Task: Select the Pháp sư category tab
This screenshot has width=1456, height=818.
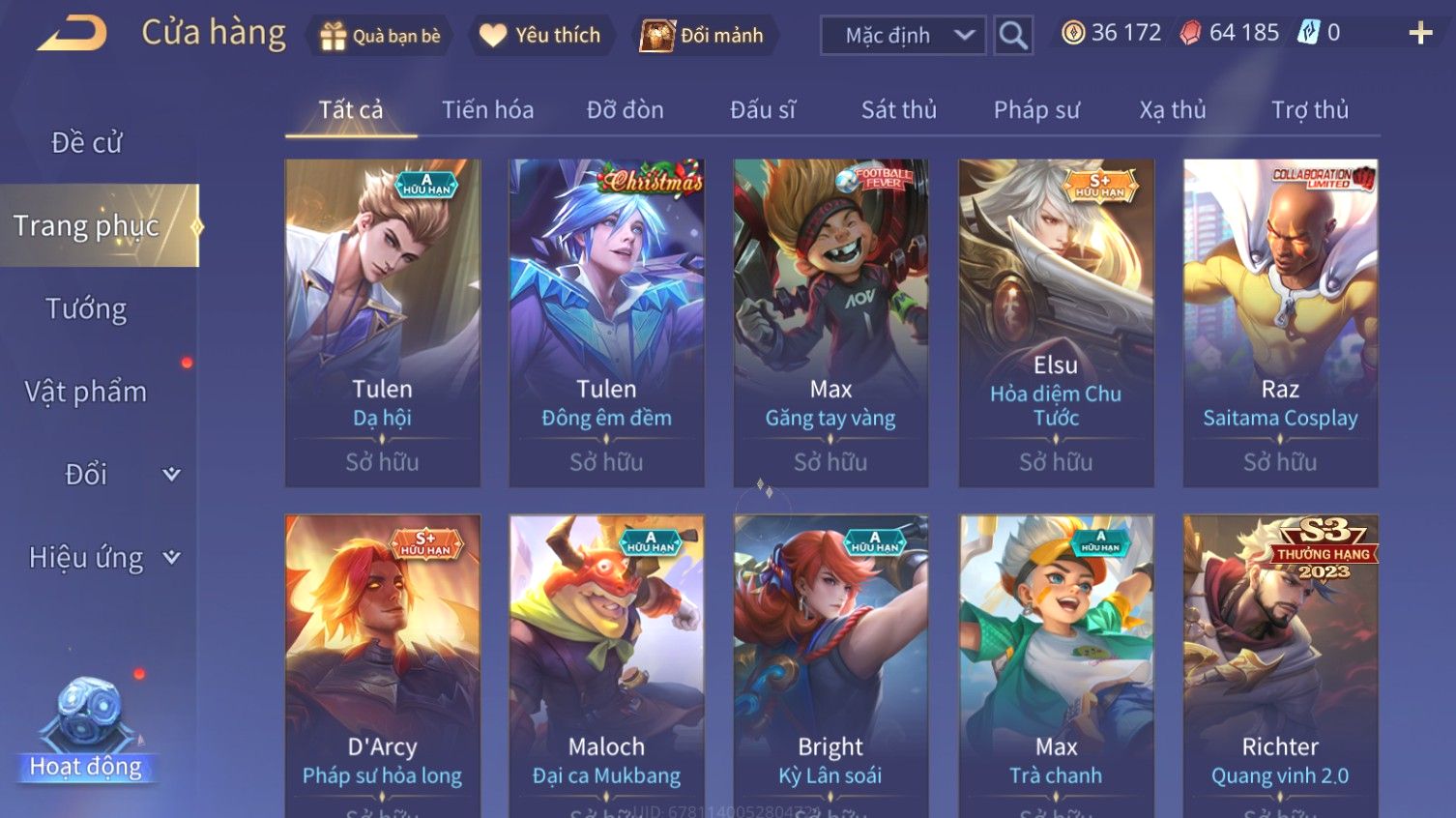Action: [x=1036, y=110]
